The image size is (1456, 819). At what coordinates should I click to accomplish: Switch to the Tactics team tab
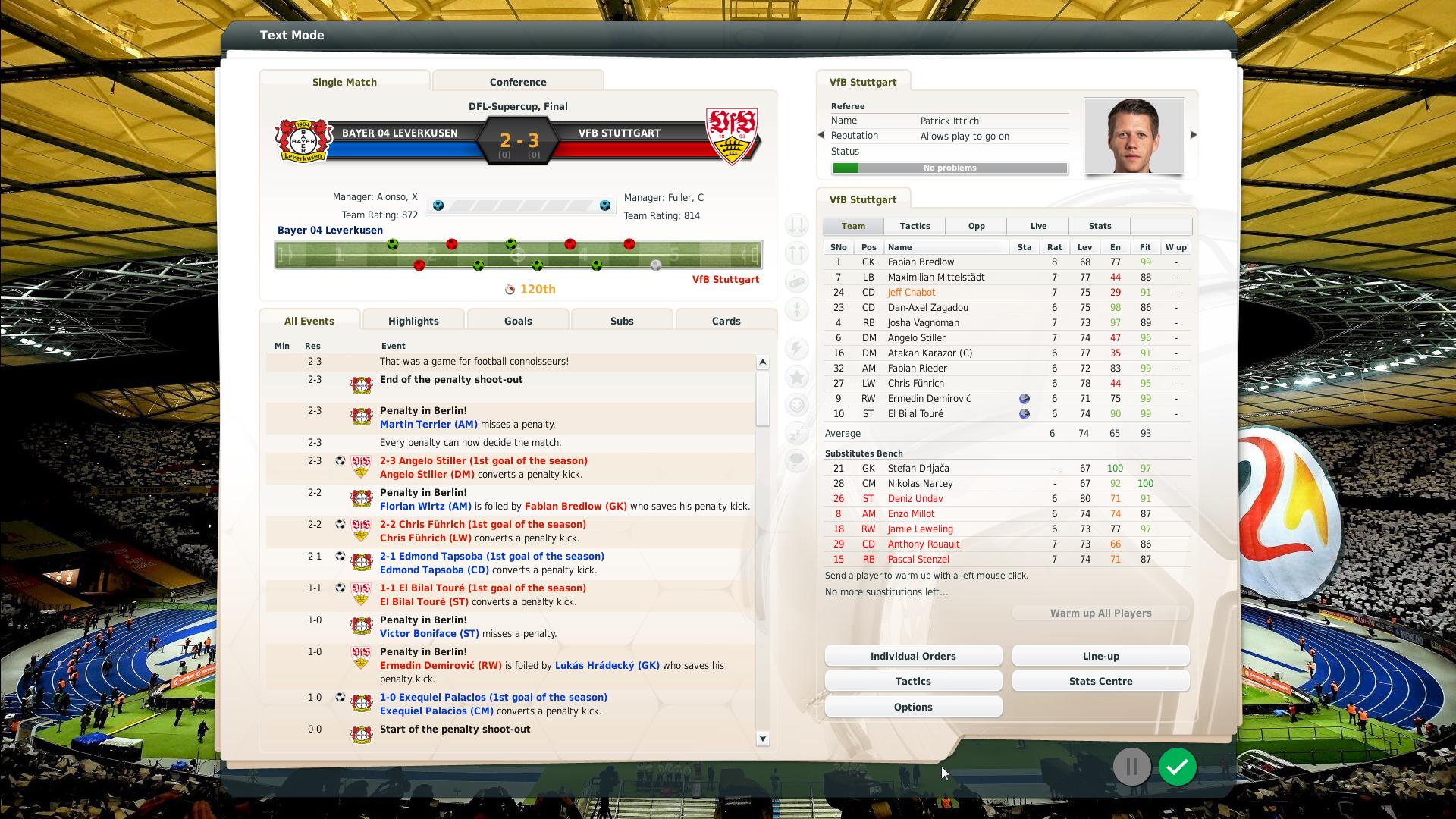(x=915, y=226)
